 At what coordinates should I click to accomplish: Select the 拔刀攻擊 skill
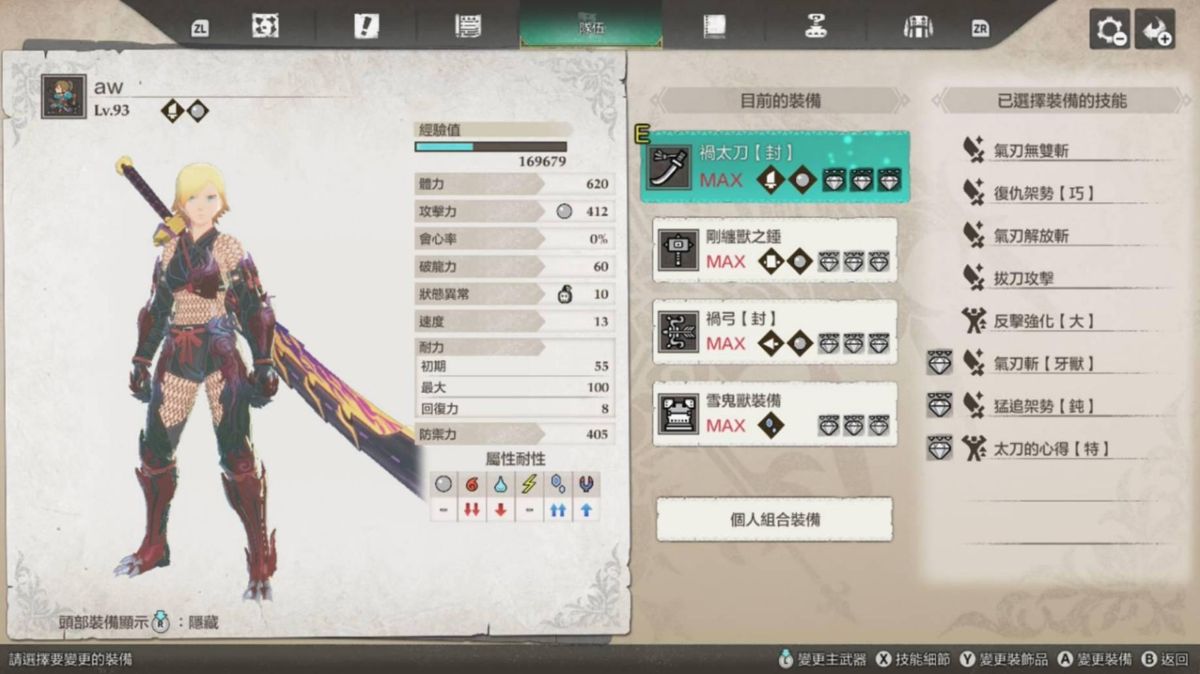pyautogui.click(x=1023, y=278)
